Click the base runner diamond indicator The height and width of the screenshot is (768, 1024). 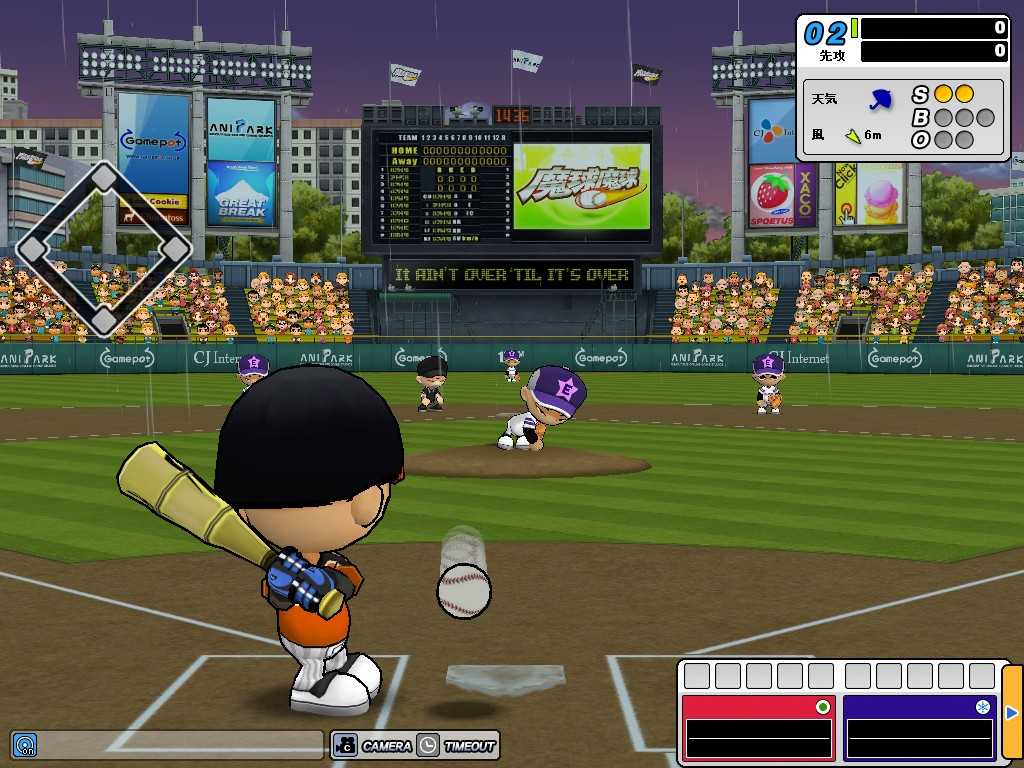[104, 248]
